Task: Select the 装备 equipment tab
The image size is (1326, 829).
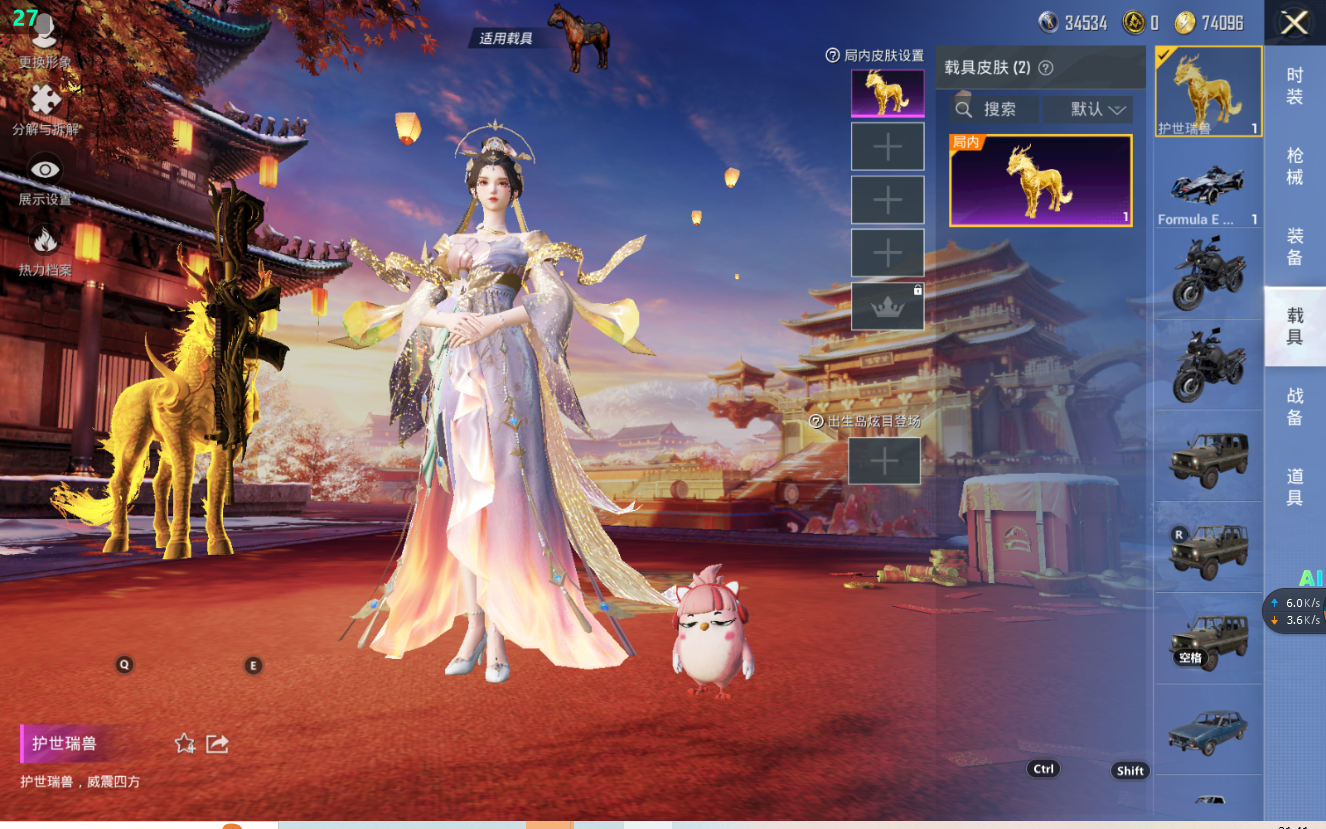Action: click(1294, 246)
